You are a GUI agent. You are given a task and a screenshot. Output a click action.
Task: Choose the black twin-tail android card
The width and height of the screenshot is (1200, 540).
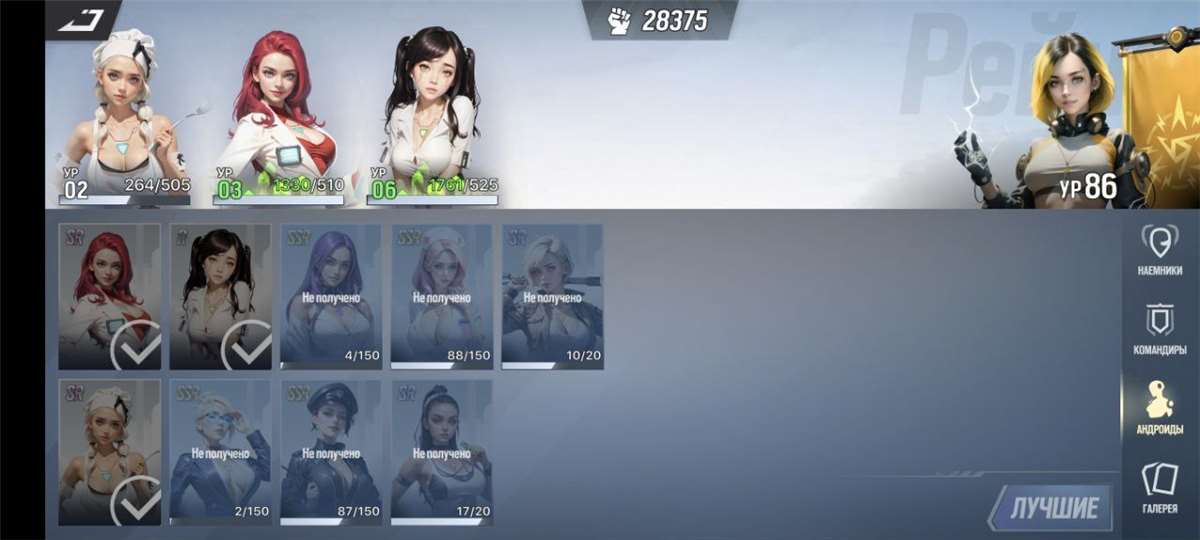220,297
